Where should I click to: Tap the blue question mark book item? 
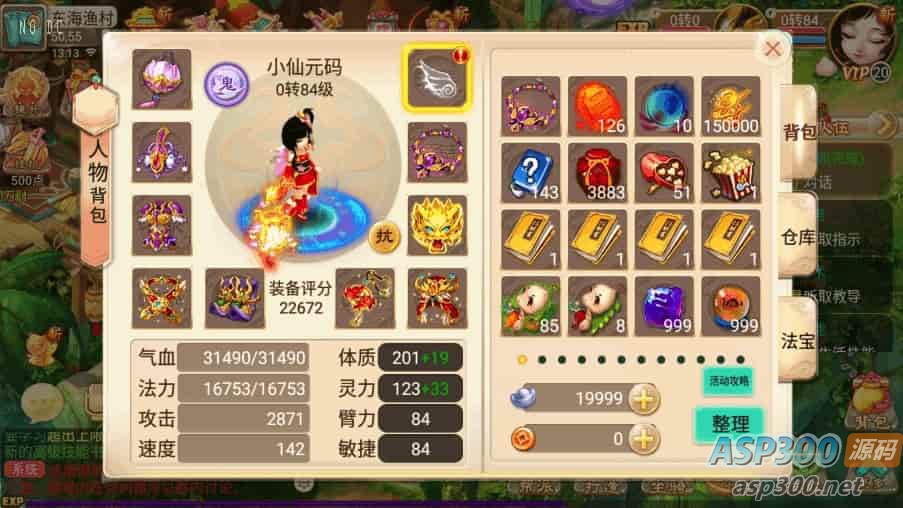tap(530, 171)
